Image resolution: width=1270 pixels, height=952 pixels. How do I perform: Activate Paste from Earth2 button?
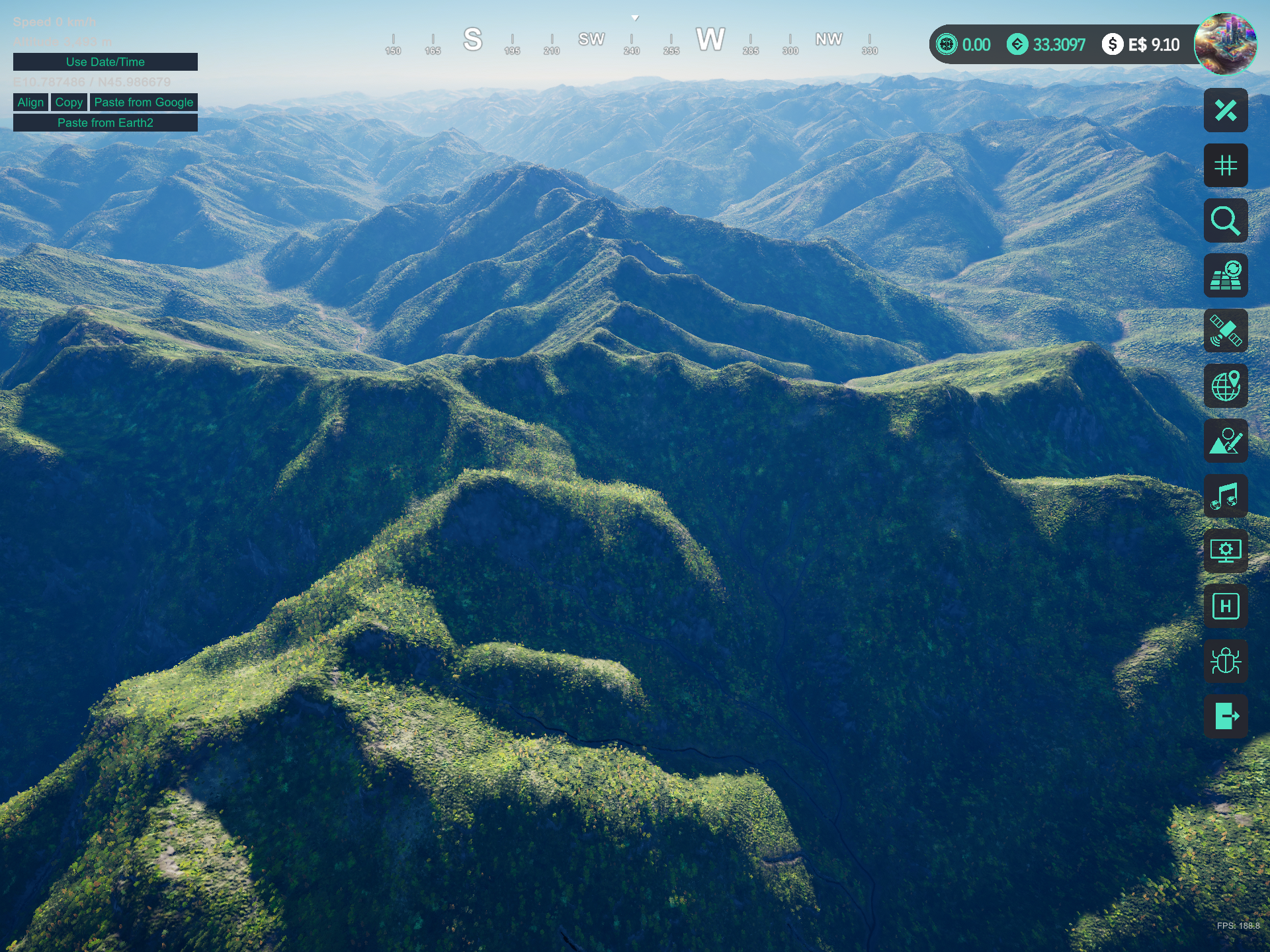pos(105,123)
